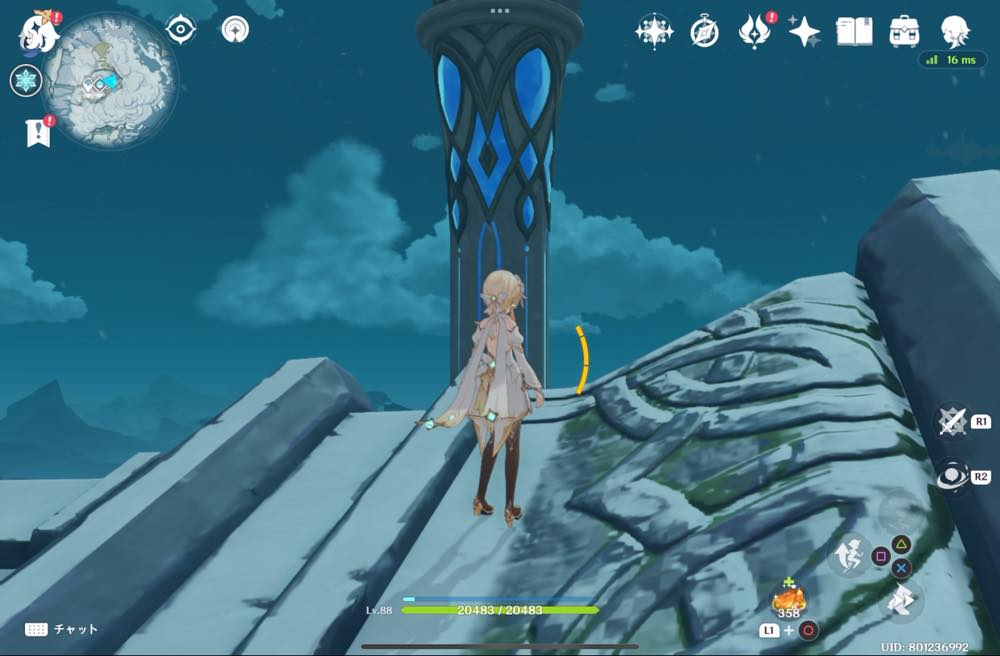Open the backpack inventory
This screenshot has height=656, width=1000.
[904, 32]
